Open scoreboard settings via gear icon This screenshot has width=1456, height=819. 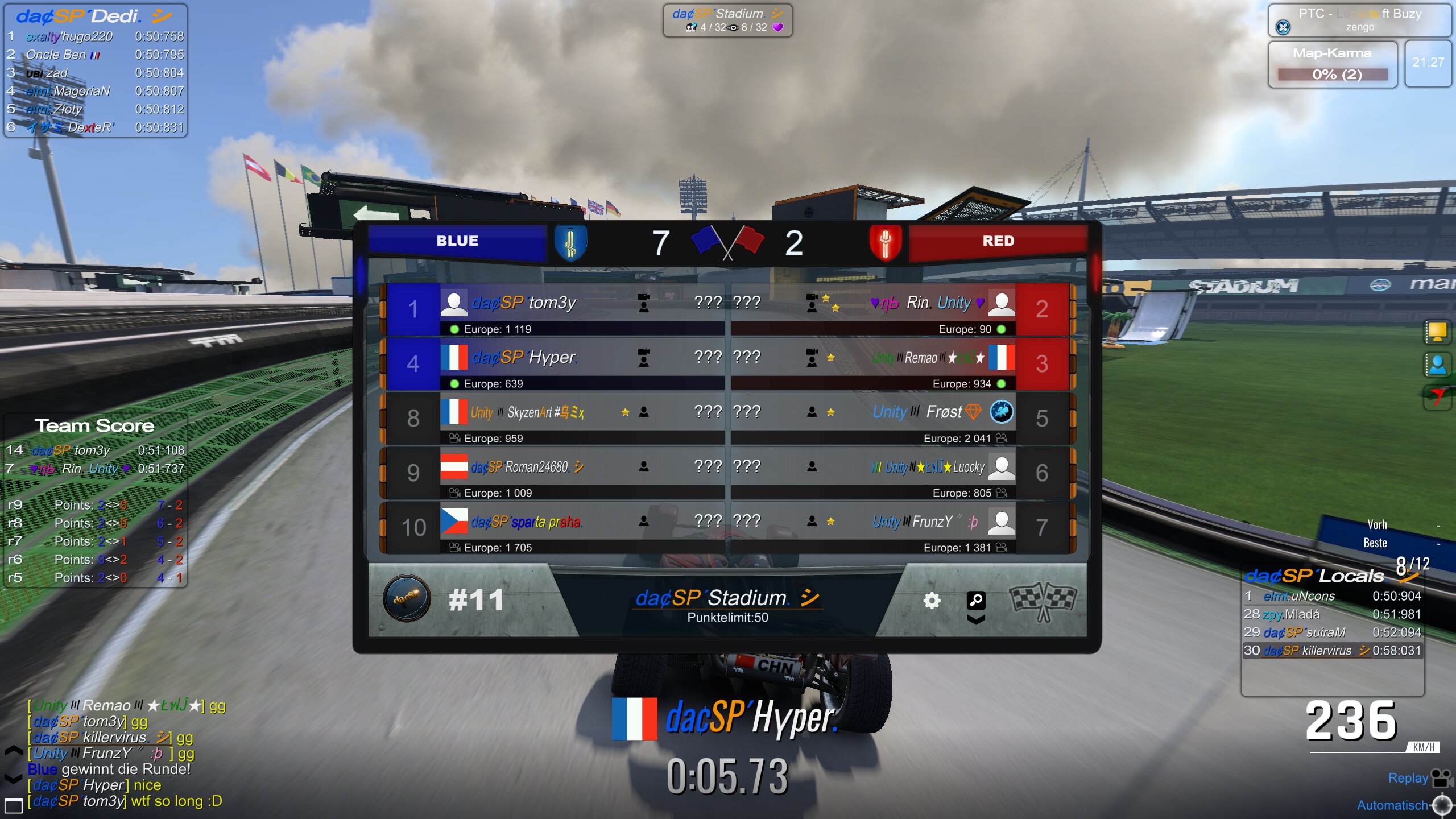pyautogui.click(x=932, y=601)
